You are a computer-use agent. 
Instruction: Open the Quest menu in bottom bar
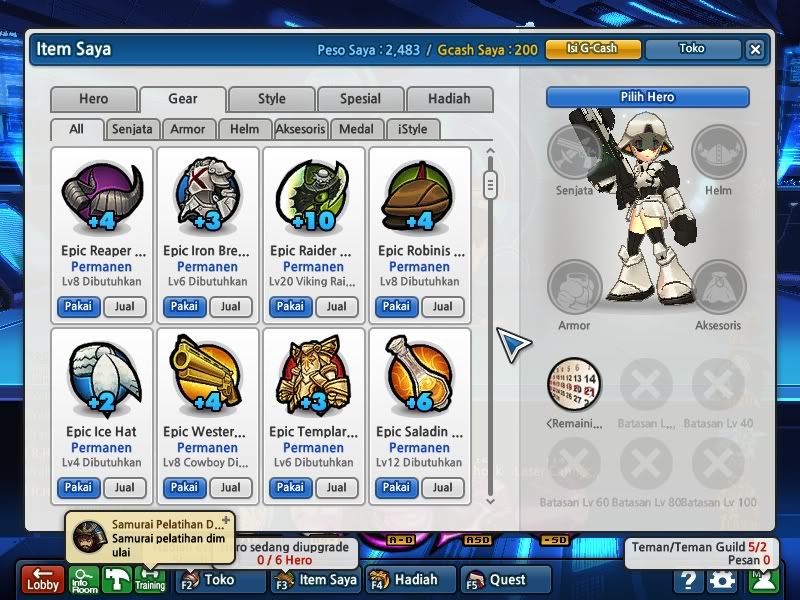tap(506, 580)
